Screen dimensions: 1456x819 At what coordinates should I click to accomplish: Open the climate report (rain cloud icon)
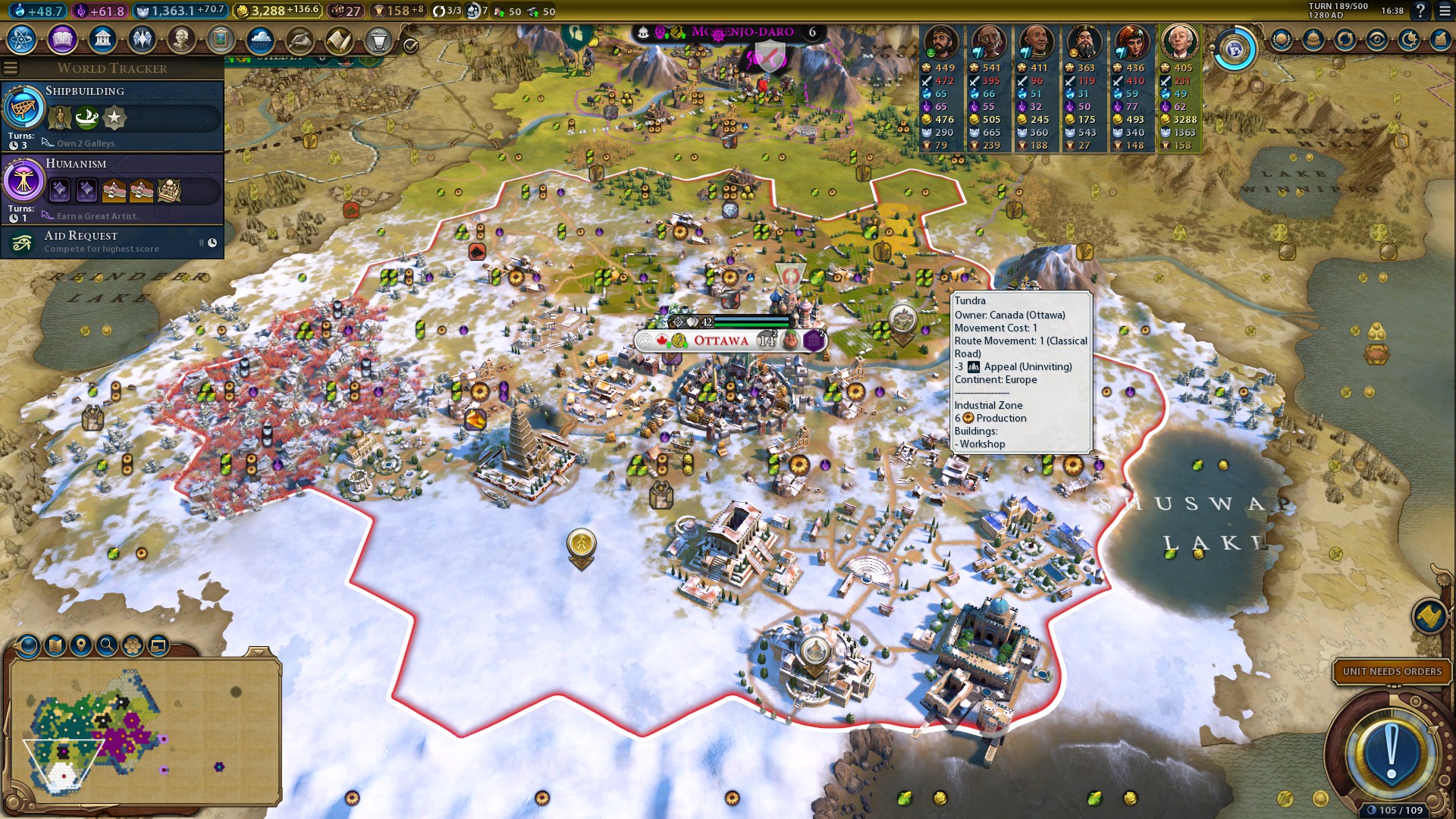260,39
